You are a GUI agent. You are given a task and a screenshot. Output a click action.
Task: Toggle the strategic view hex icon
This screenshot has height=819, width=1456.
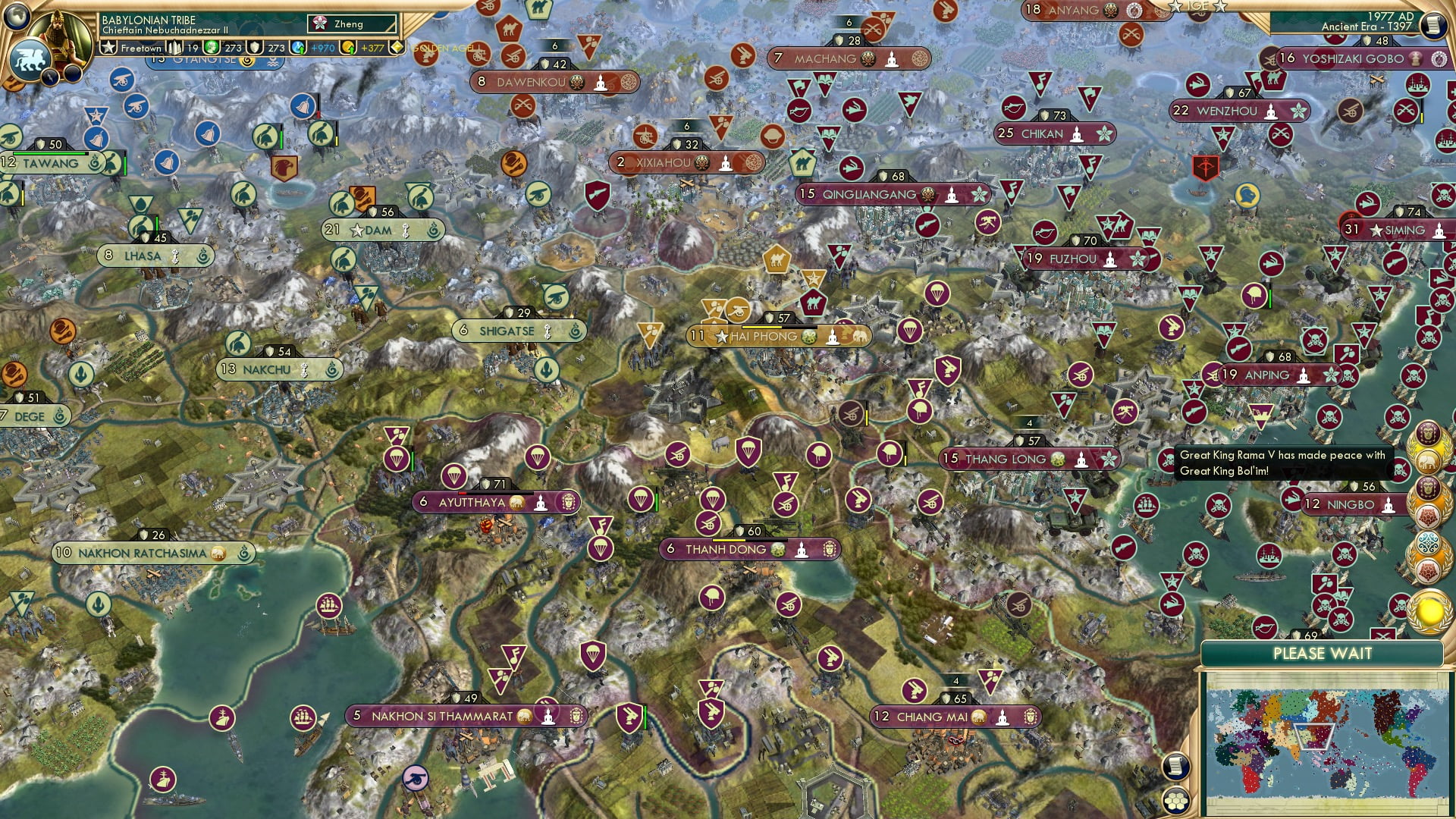(1176, 800)
